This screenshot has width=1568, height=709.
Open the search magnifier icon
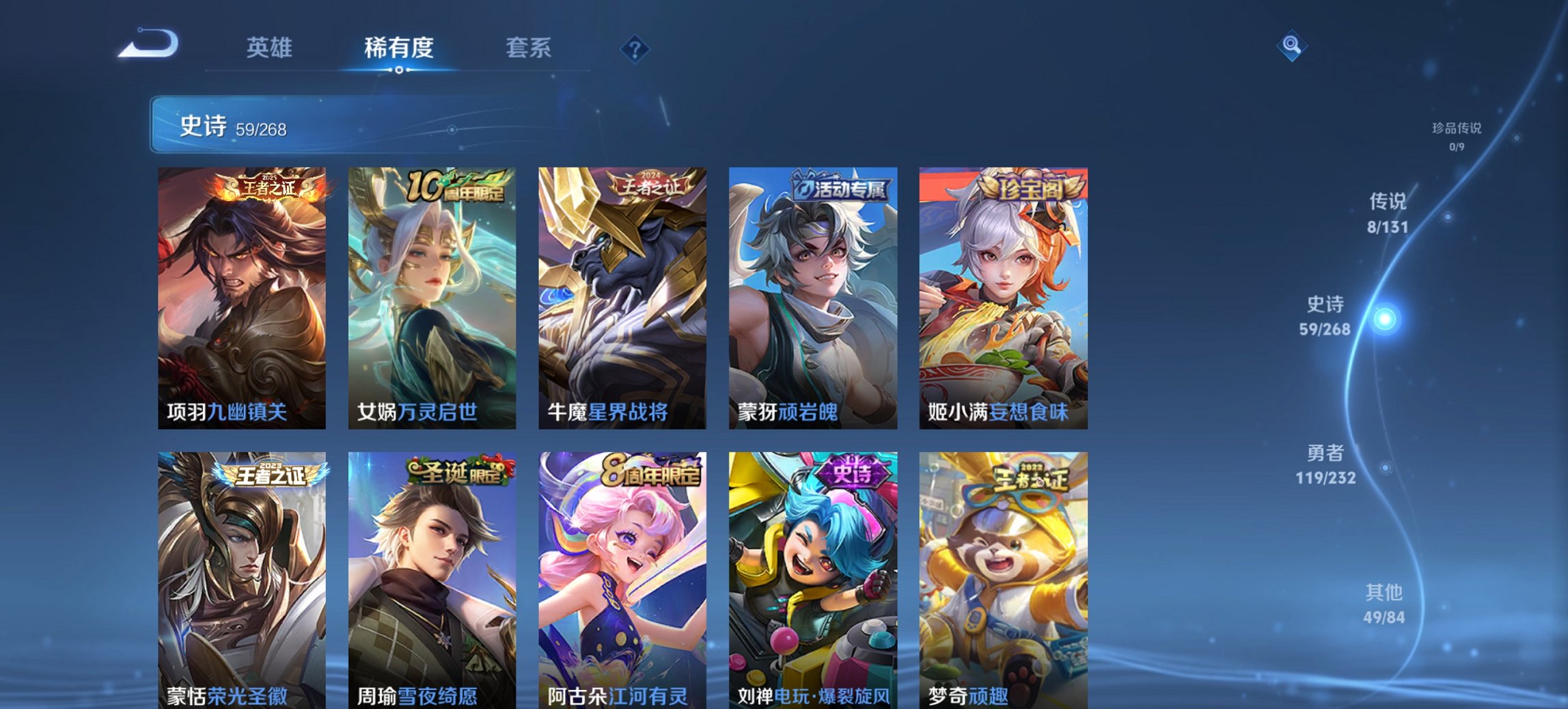(x=1291, y=46)
